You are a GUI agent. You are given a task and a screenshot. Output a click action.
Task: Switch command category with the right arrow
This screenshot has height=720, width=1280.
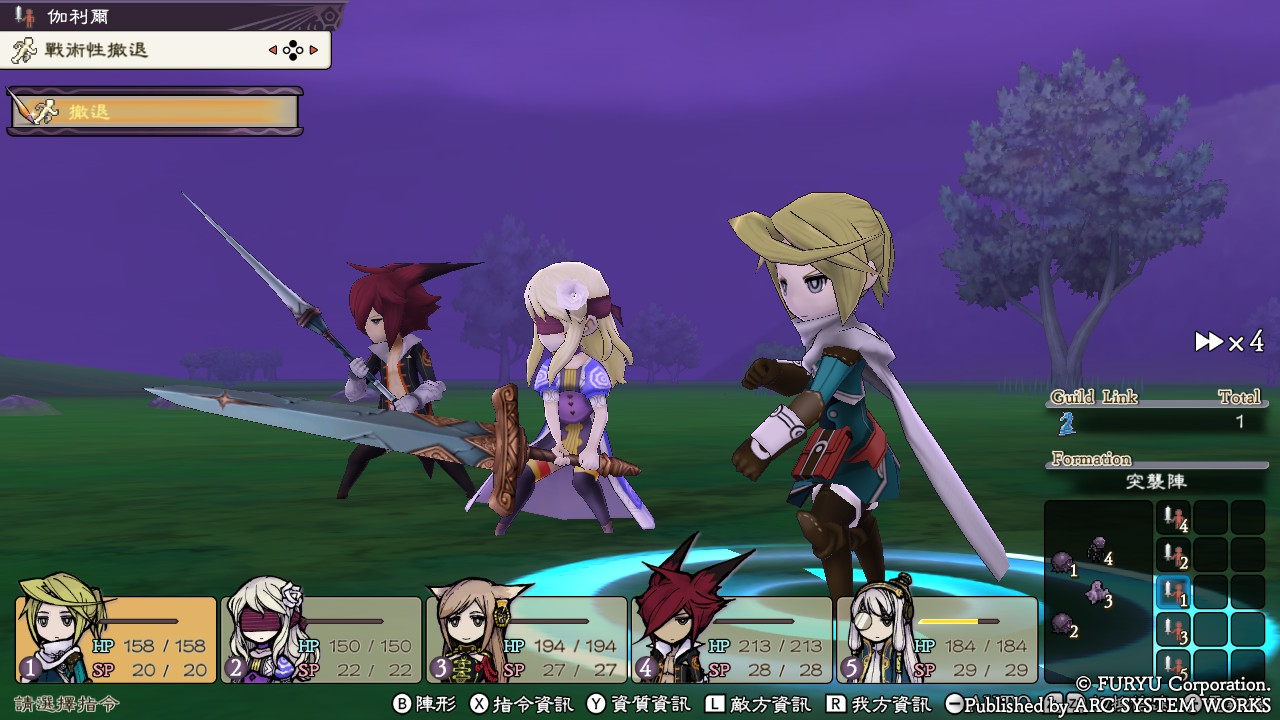(314, 50)
